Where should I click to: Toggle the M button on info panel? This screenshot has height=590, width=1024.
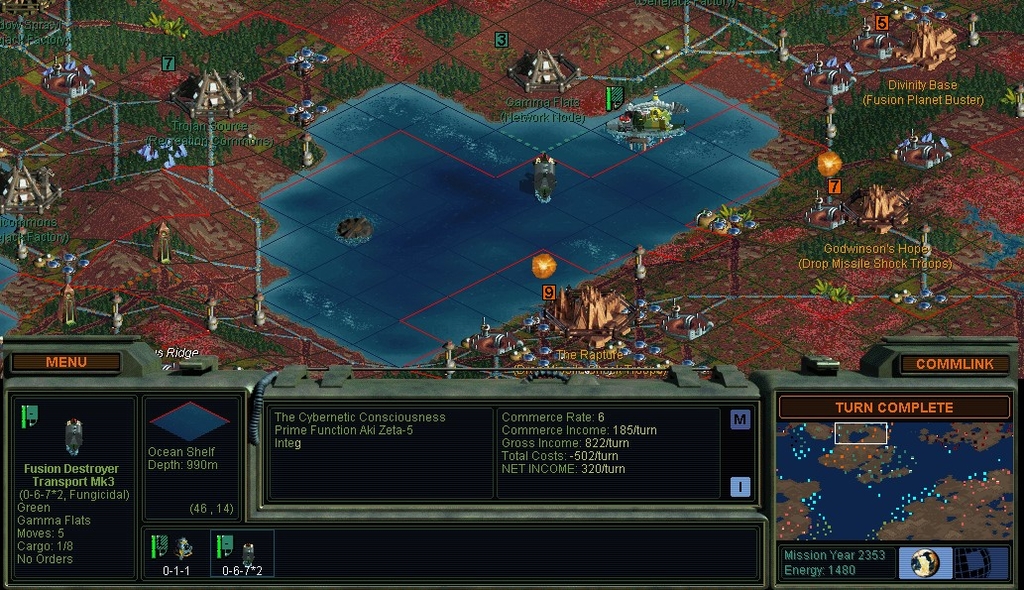740,419
